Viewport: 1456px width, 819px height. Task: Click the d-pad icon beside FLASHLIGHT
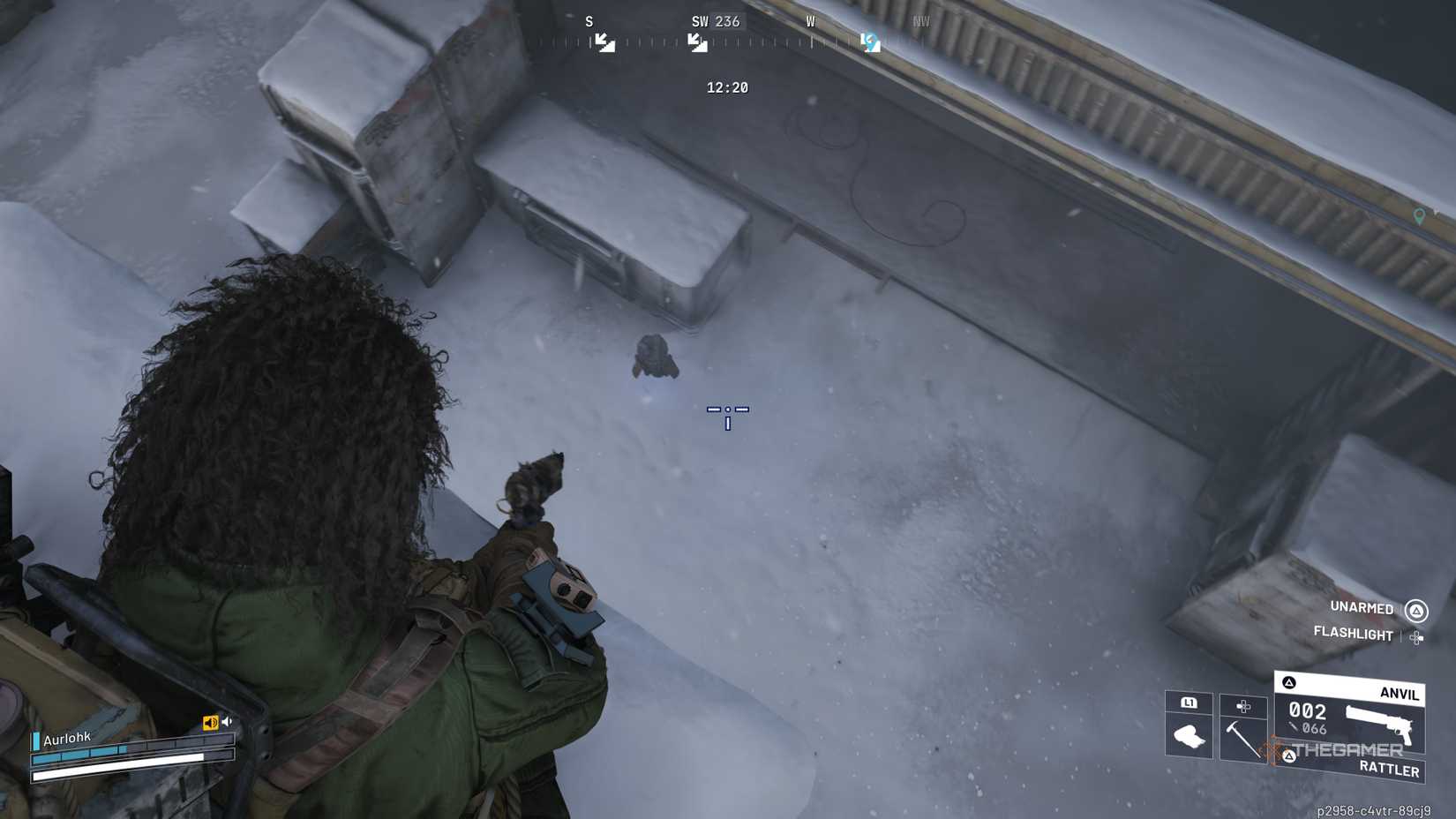point(1416,637)
